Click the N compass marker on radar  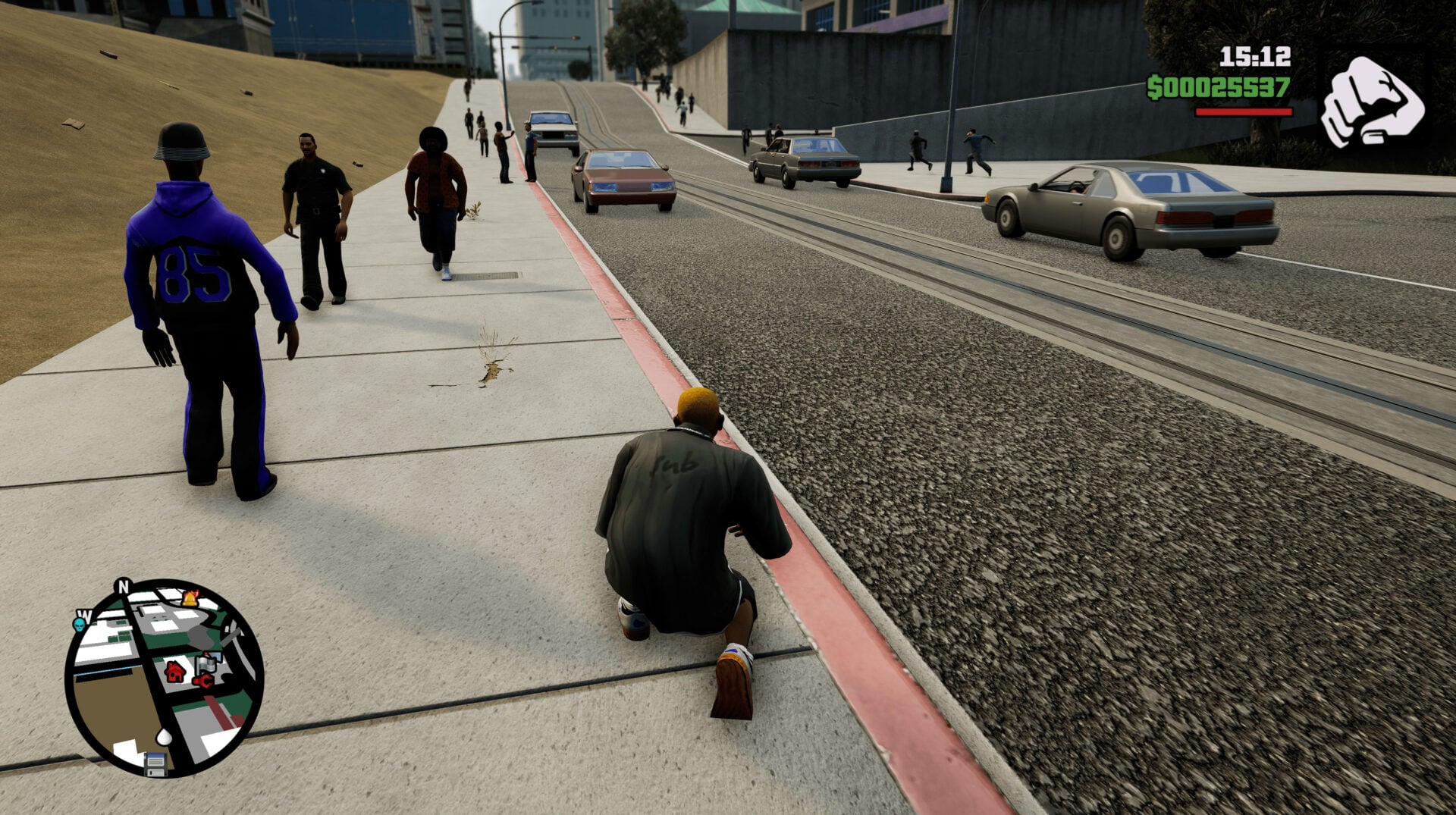(123, 585)
